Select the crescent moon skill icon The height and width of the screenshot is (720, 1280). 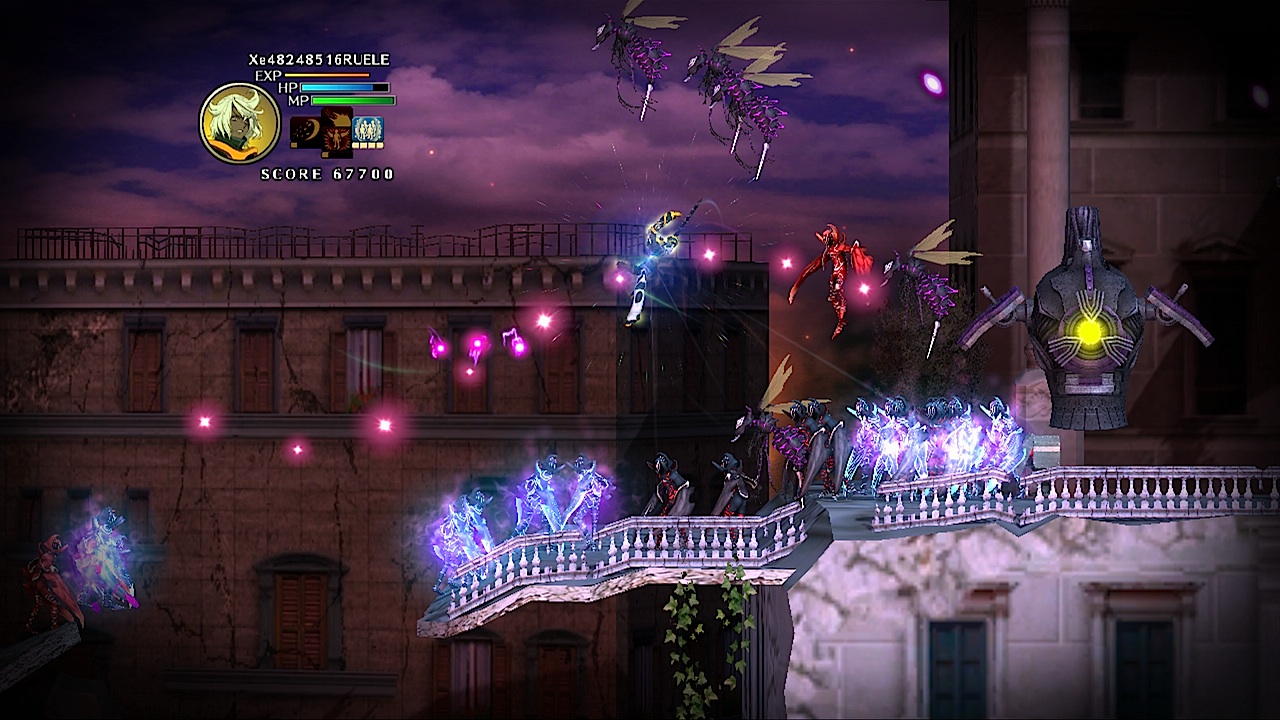pos(304,131)
